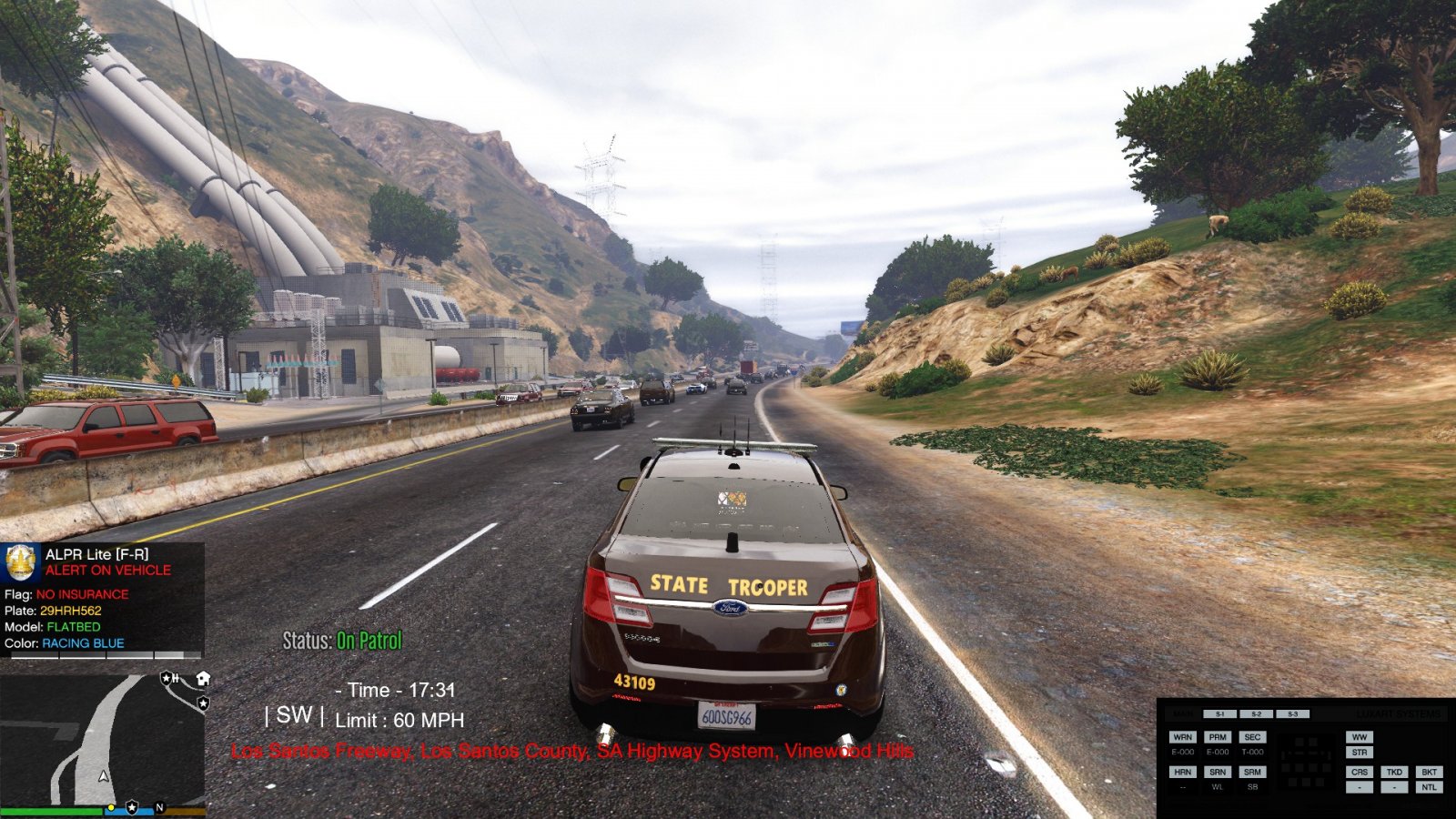Toggle the WW wig-wag button
1456x819 pixels.
point(1360,737)
